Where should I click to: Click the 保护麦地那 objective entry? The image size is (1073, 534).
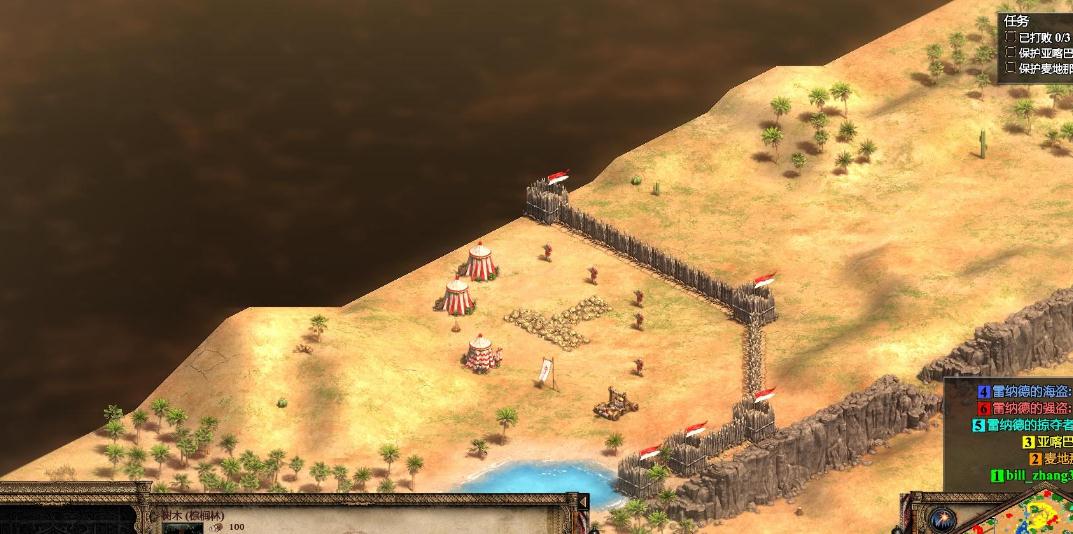(1045, 69)
